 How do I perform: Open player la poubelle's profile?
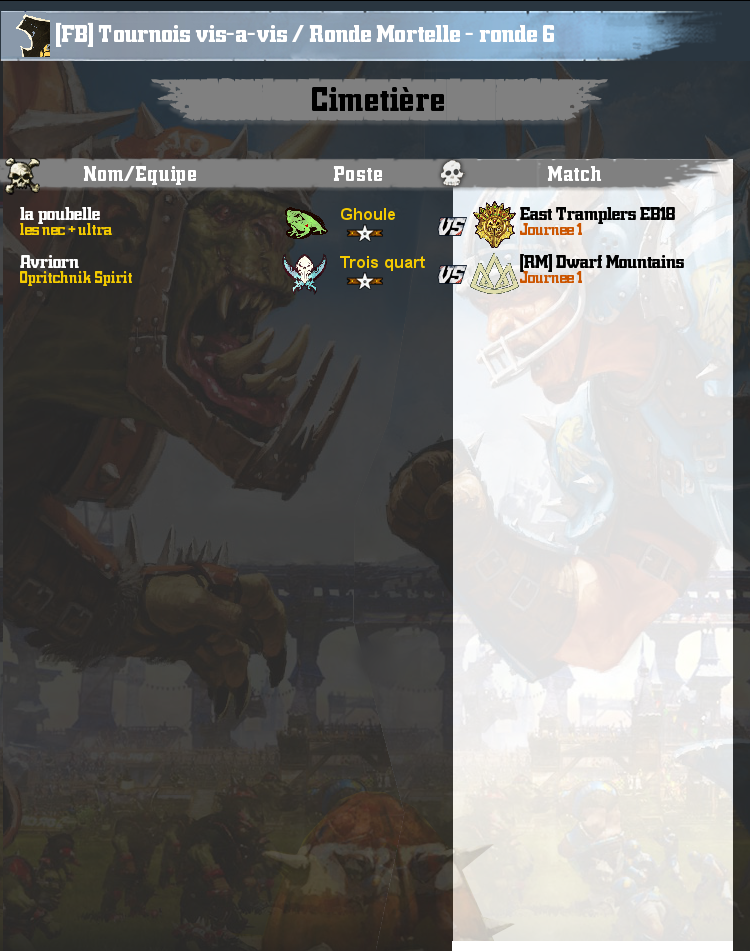(x=60, y=214)
